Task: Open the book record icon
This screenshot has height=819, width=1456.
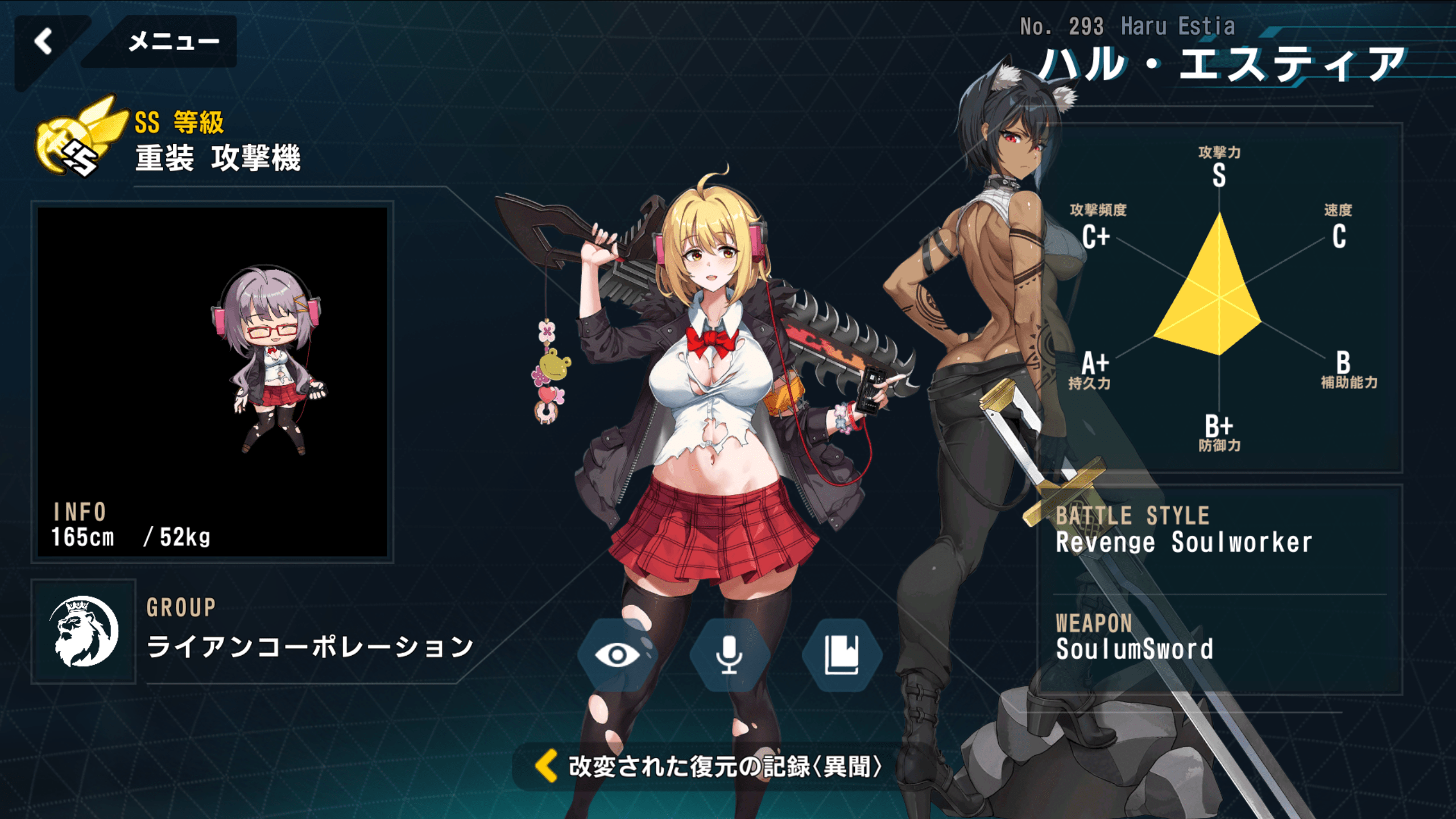Action: (x=841, y=655)
